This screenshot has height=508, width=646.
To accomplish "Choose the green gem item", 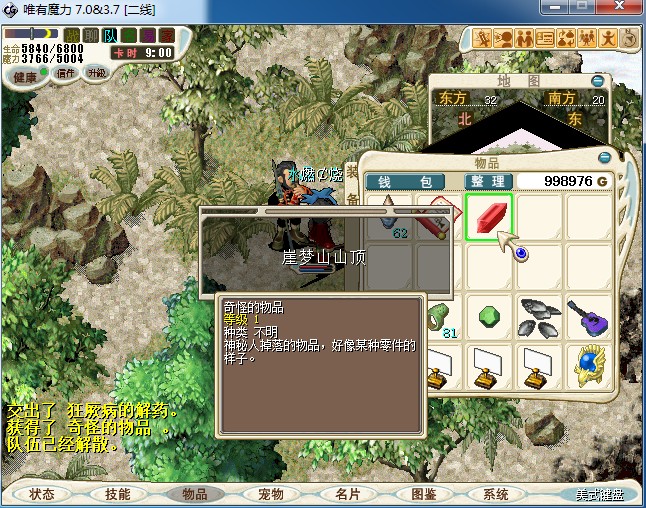I will point(489,316).
